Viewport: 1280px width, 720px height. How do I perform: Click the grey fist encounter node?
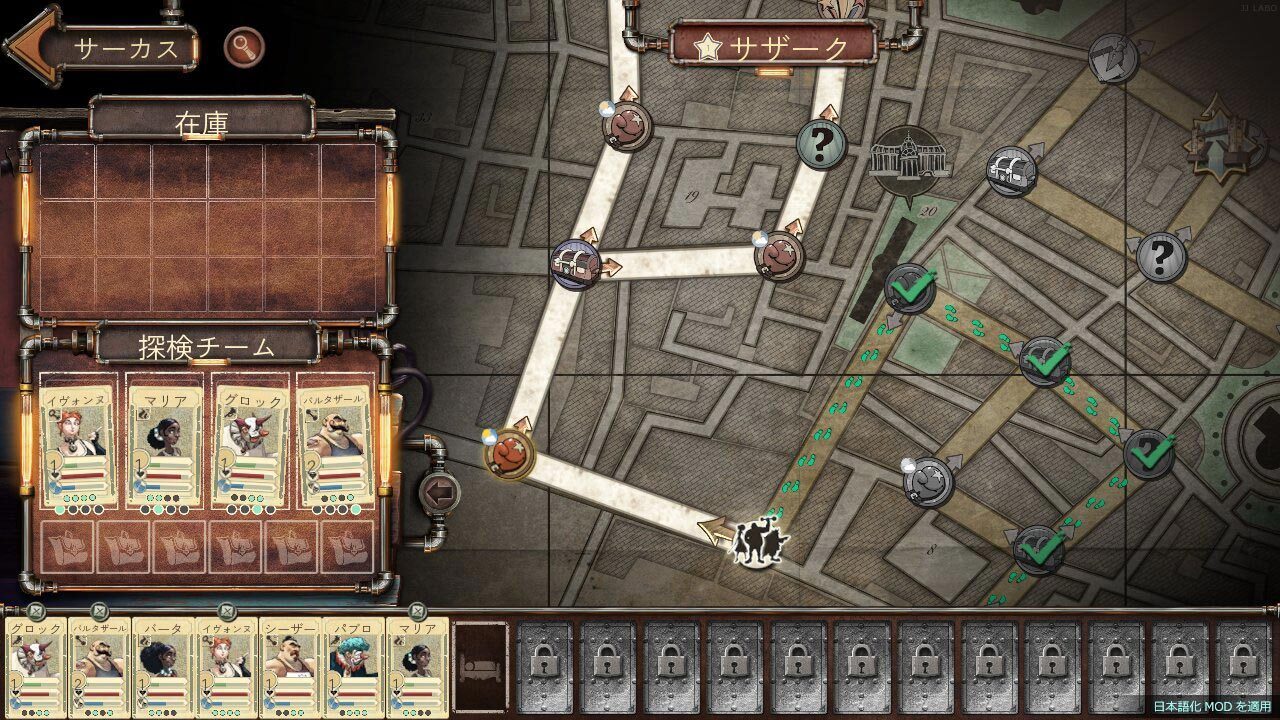click(929, 480)
